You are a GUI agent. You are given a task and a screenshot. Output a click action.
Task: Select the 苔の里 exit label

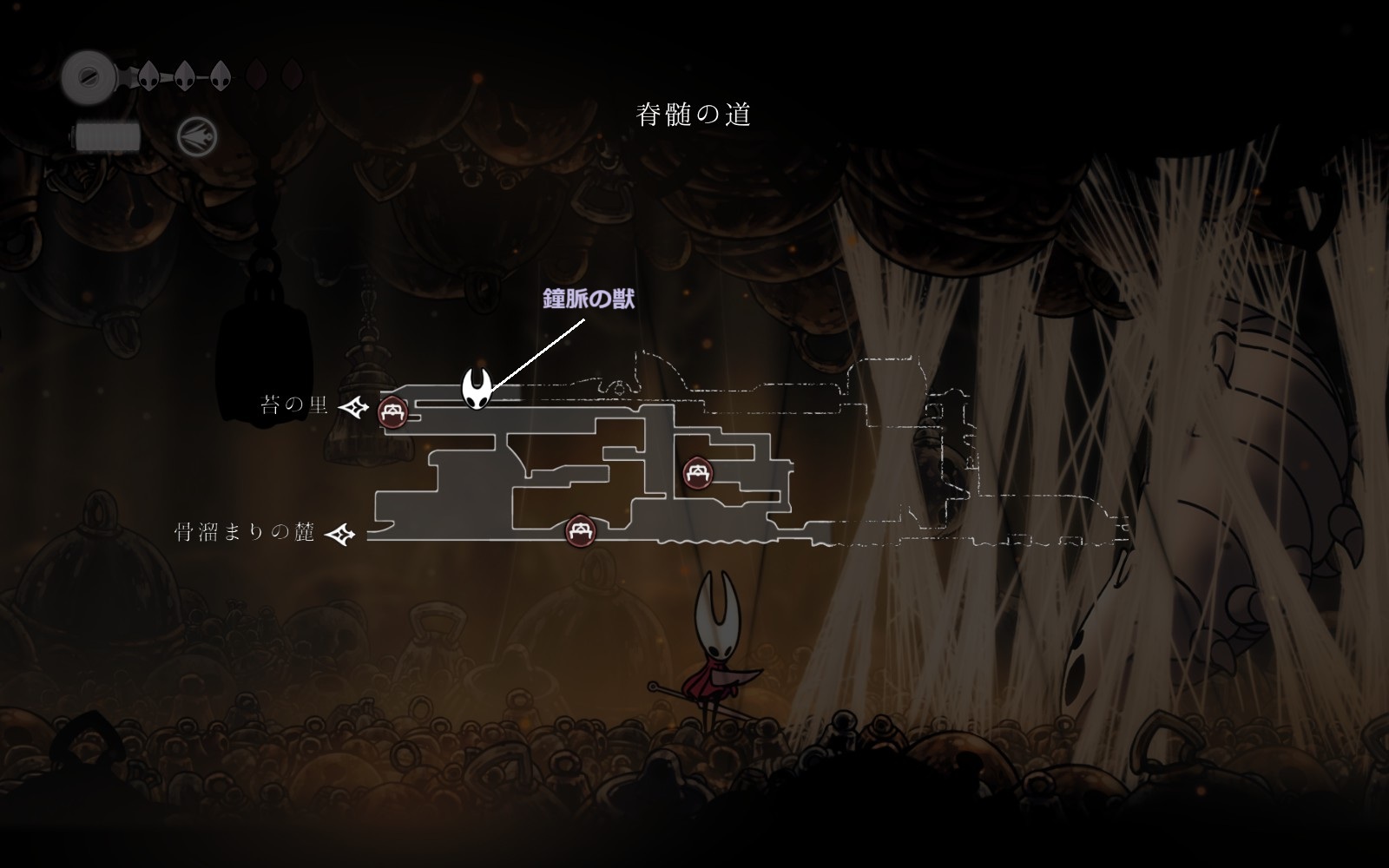[295, 405]
